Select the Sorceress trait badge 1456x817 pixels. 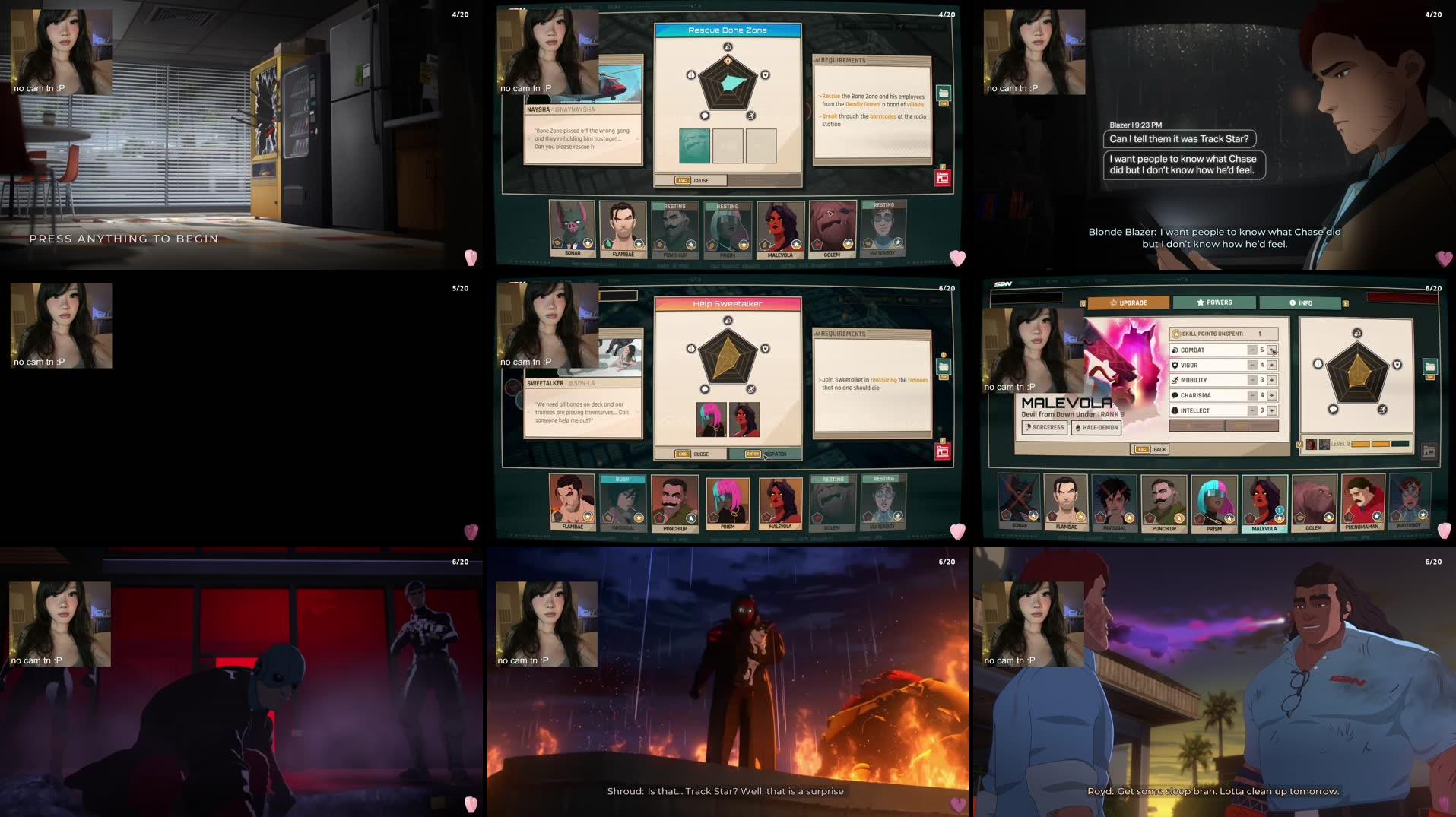coord(1044,428)
